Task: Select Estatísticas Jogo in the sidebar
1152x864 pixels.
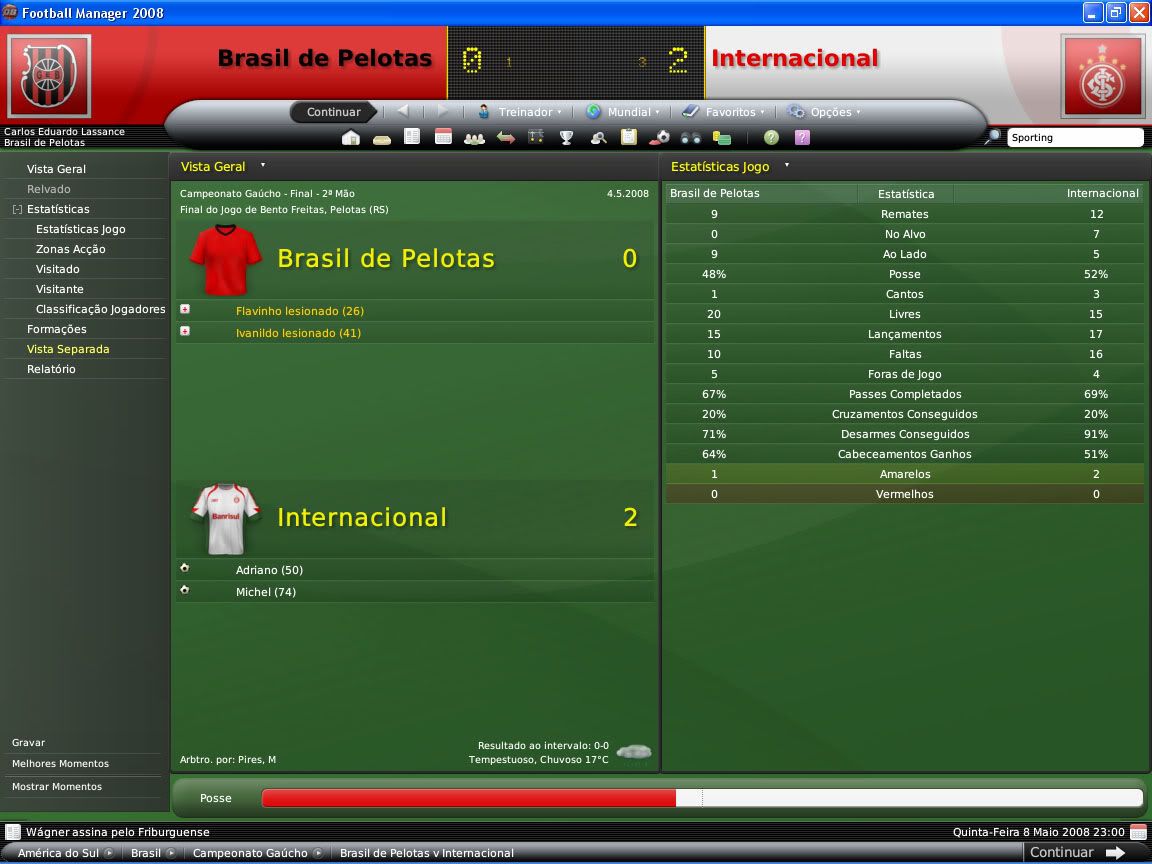Action: (80, 229)
